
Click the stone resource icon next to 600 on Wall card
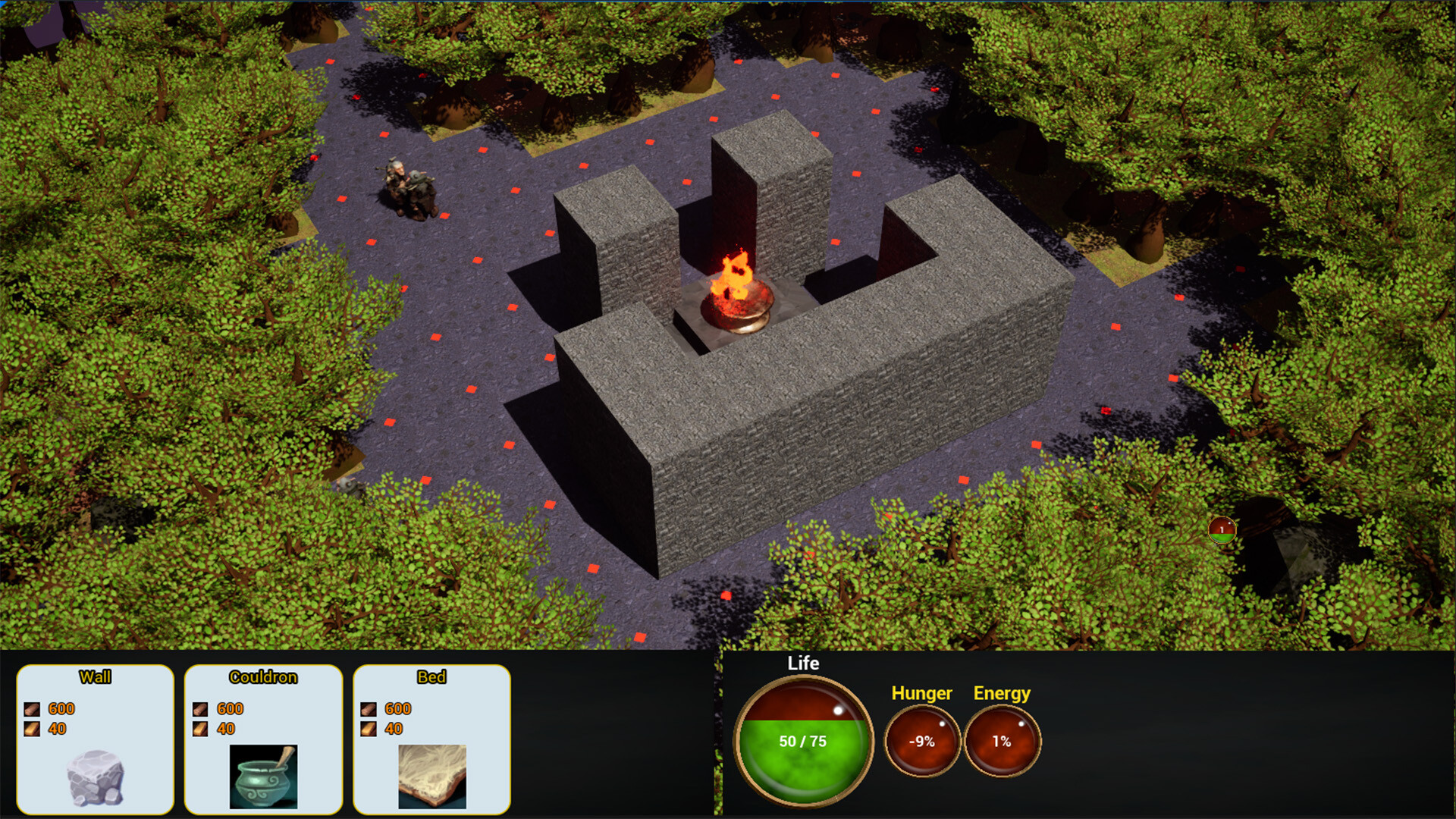coord(32,709)
